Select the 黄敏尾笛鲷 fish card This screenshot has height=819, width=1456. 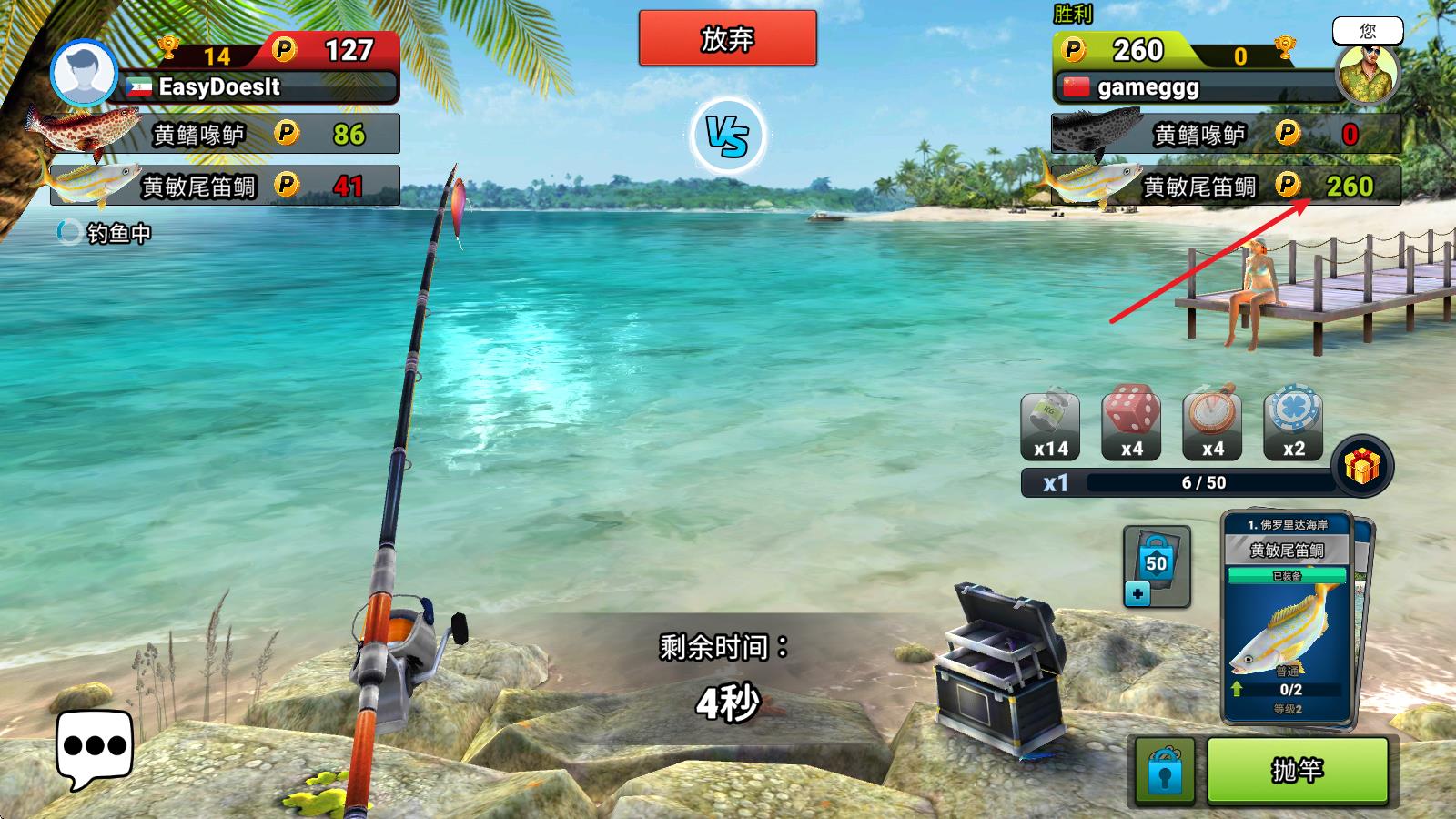1287,617
